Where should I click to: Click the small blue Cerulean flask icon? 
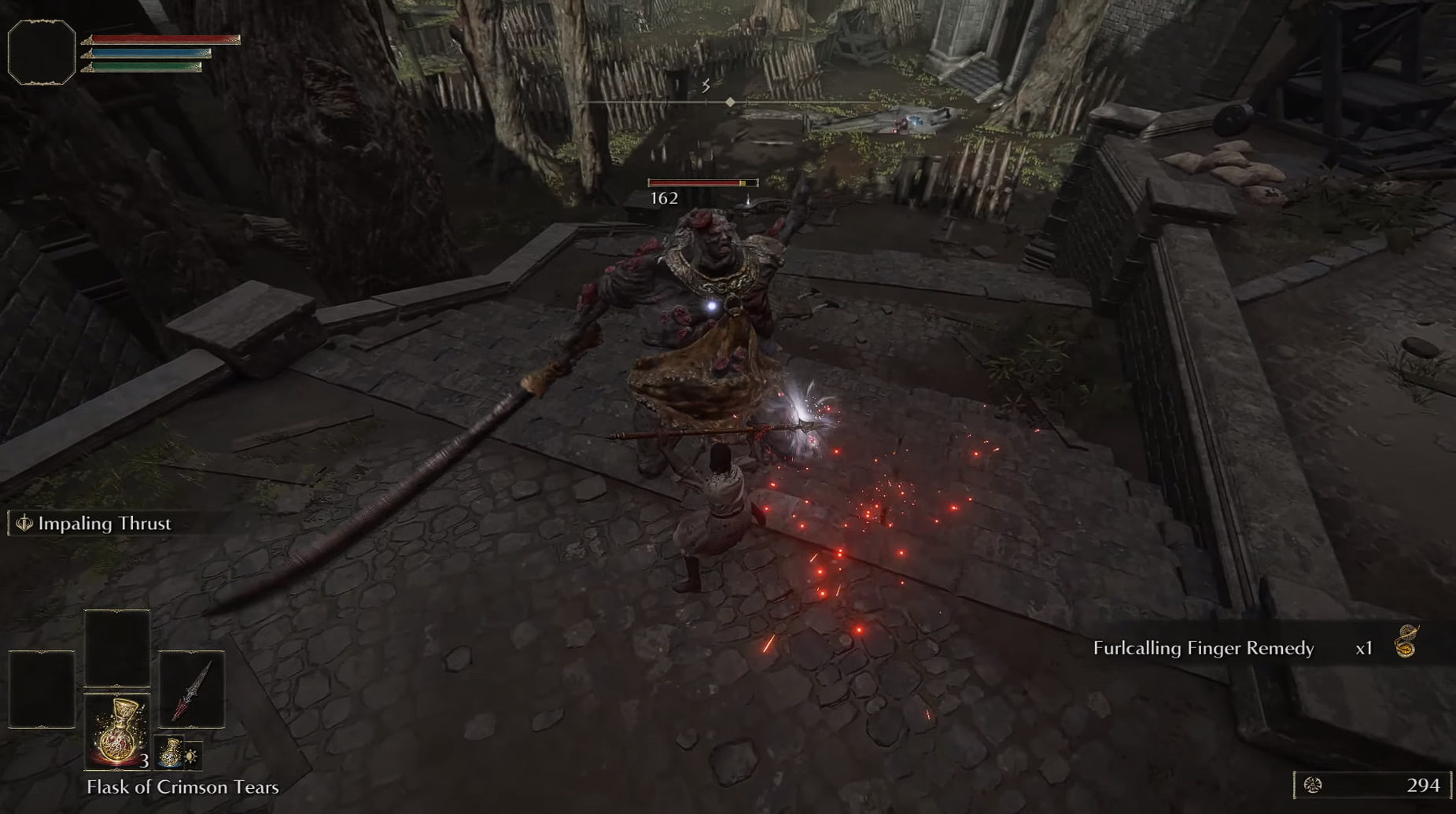point(170,753)
